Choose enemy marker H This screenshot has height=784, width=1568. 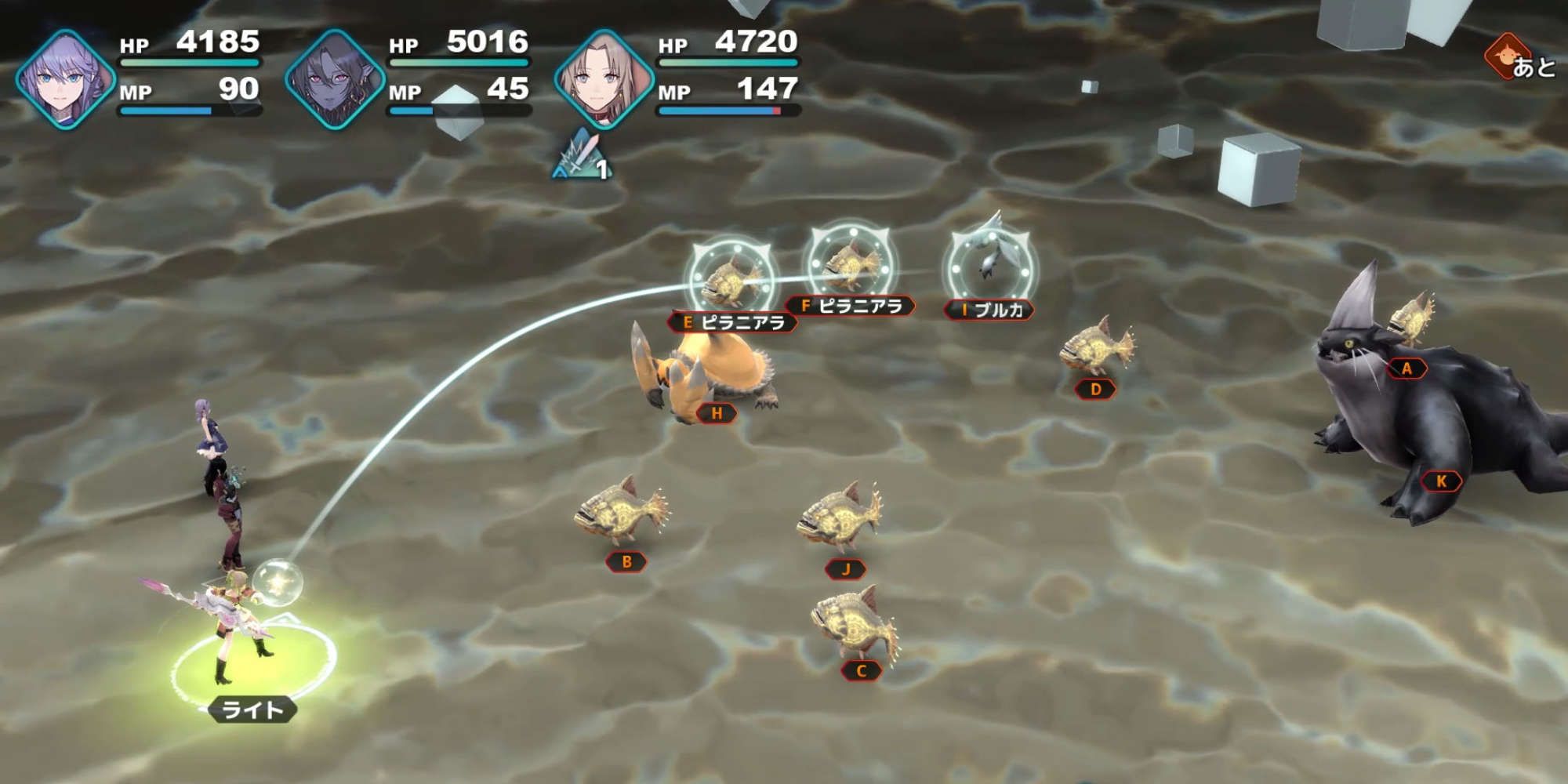717,413
